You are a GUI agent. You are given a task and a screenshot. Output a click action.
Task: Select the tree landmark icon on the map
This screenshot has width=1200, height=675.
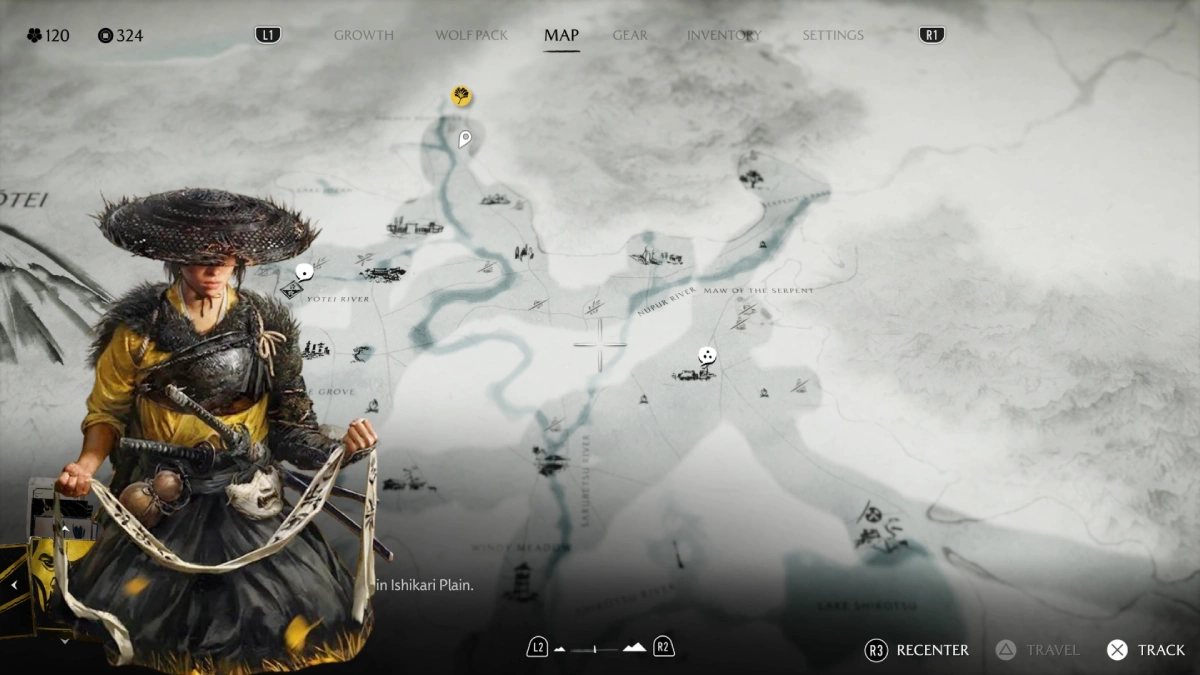click(x=750, y=179)
